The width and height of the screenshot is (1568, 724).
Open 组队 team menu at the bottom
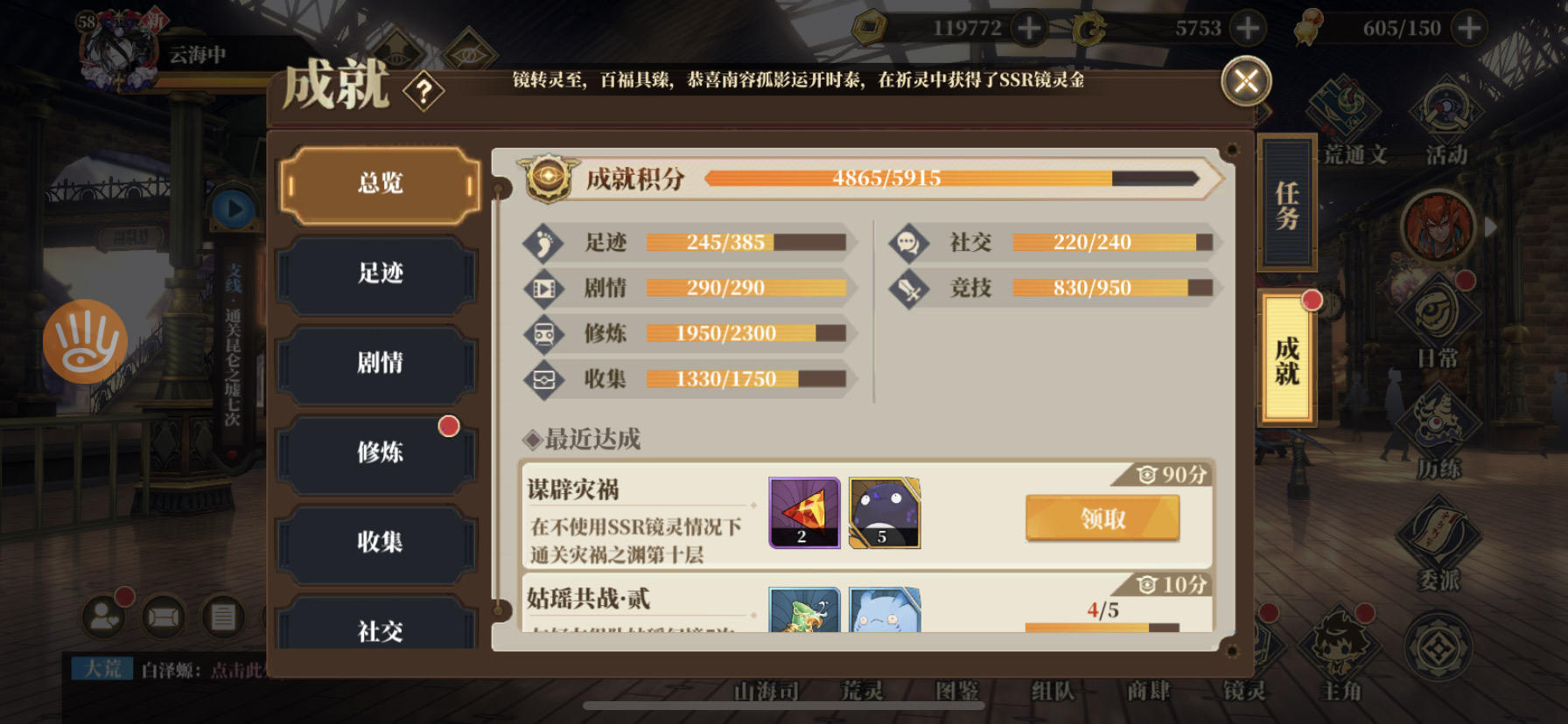(1051, 692)
